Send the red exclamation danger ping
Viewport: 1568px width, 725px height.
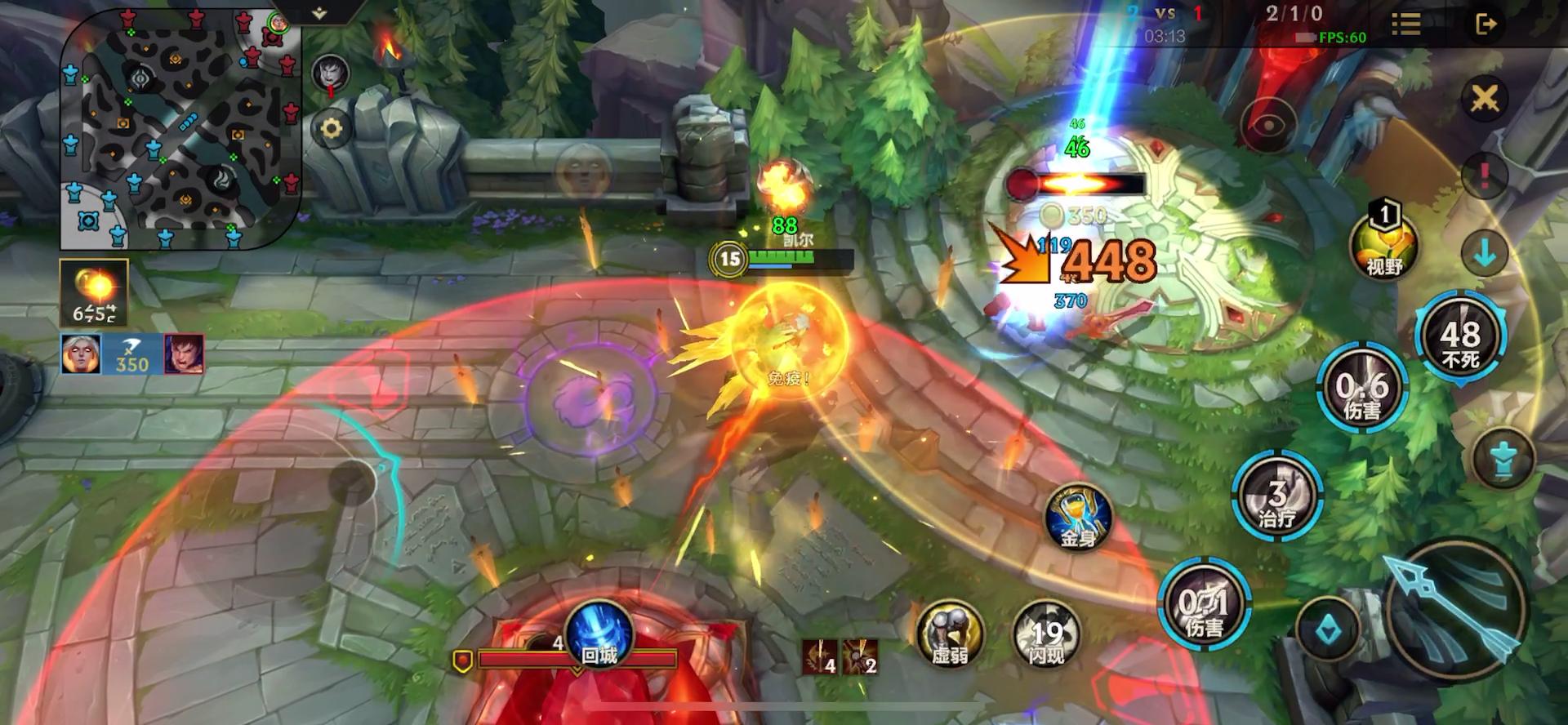[1484, 176]
